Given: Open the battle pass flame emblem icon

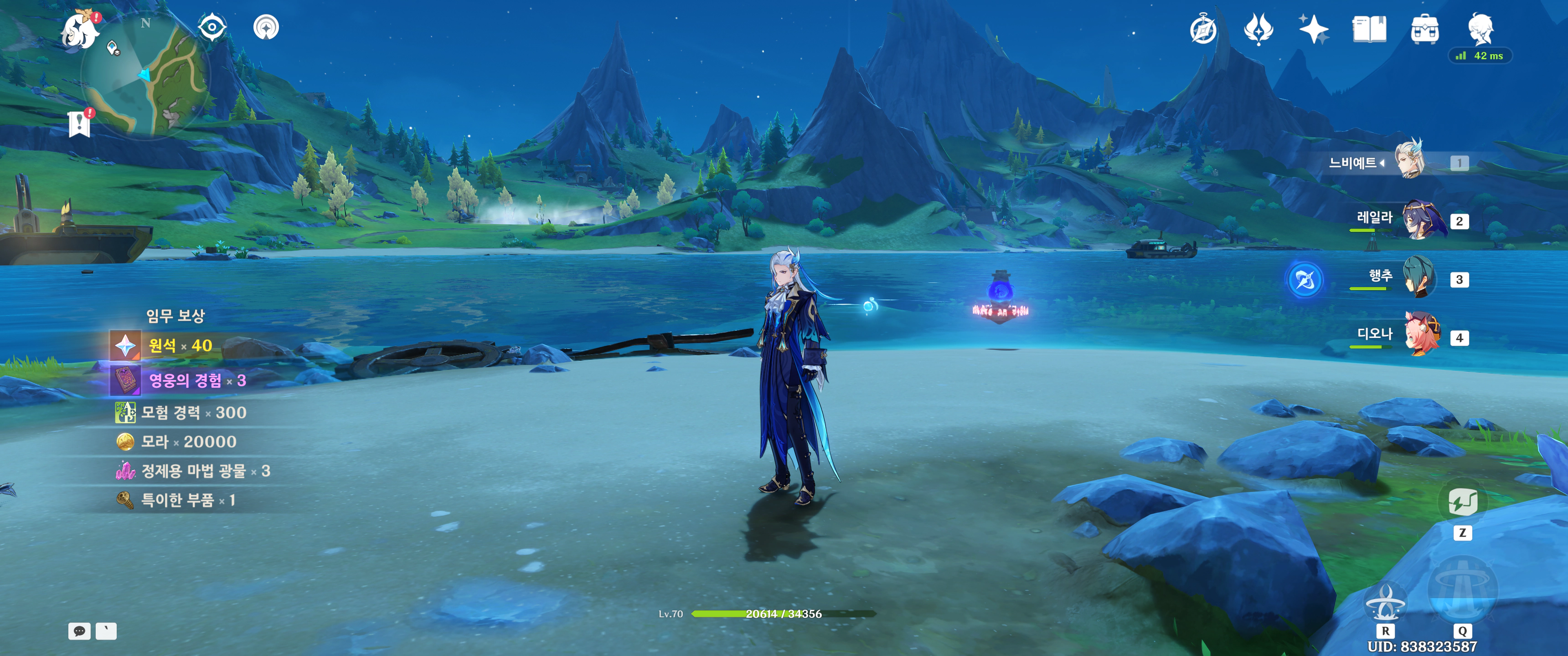Looking at the screenshot, I should (1258, 29).
